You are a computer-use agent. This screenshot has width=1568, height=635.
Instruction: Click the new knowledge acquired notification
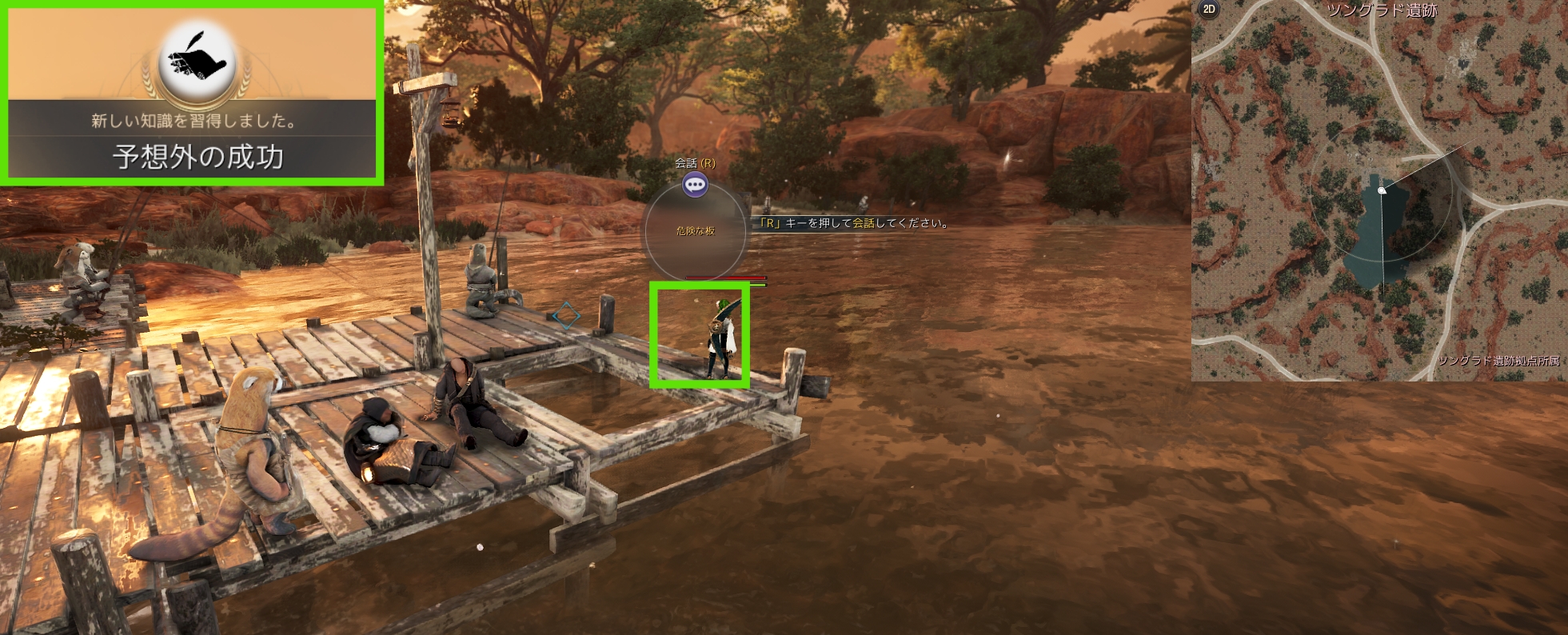(193, 94)
